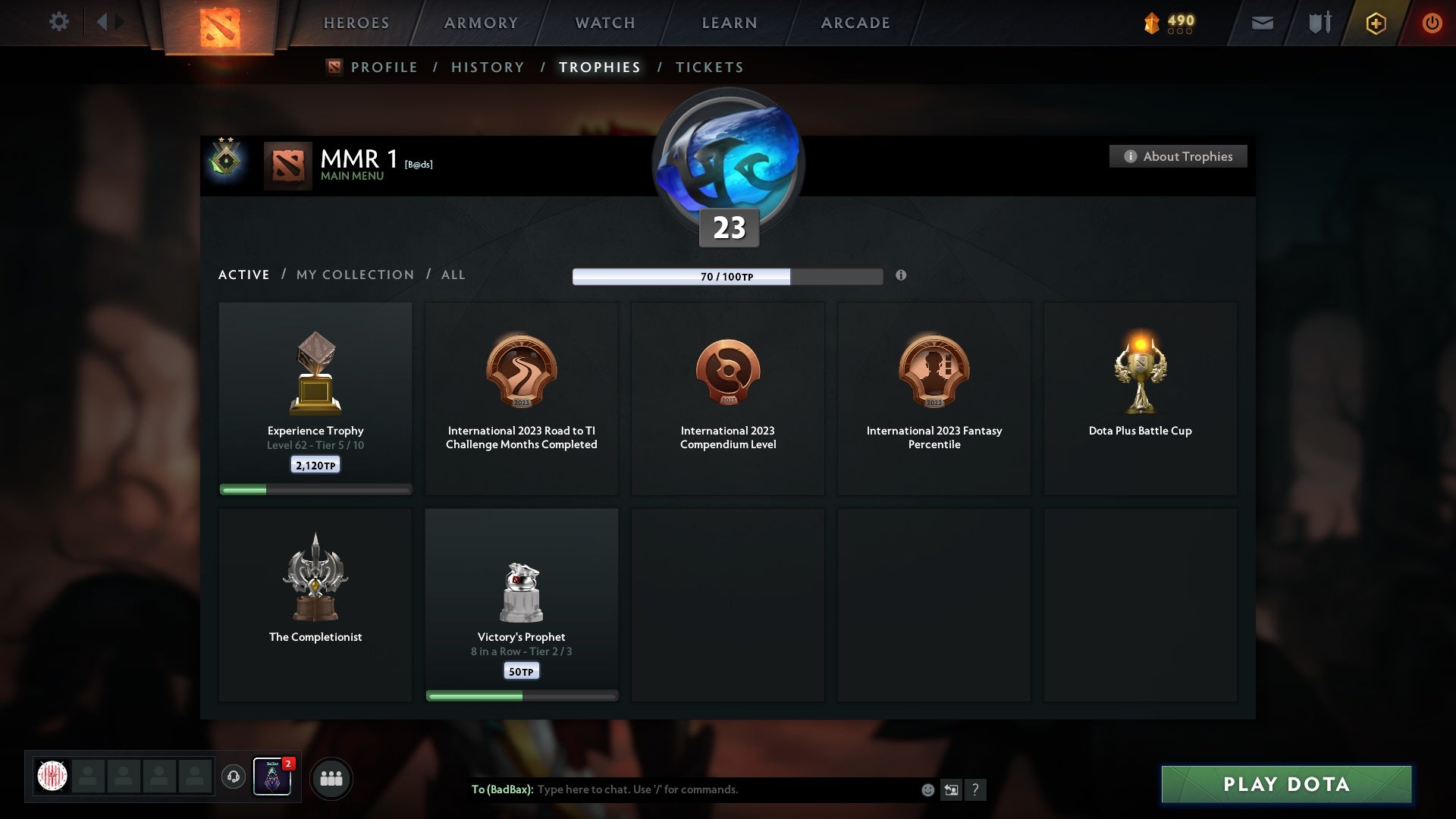Click the gold Dota Plus subscription icon

(x=1375, y=23)
